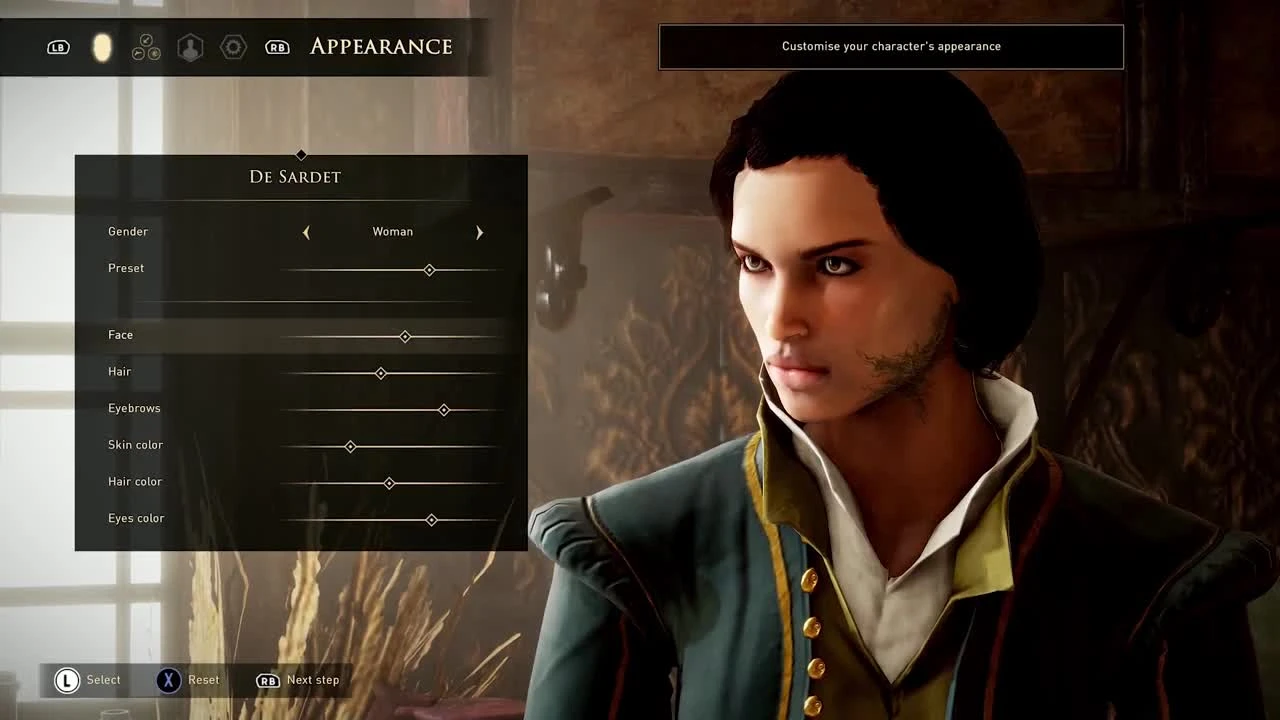Select Woman as the character gender
Viewport: 1280px width, 720px height.
coord(392,231)
